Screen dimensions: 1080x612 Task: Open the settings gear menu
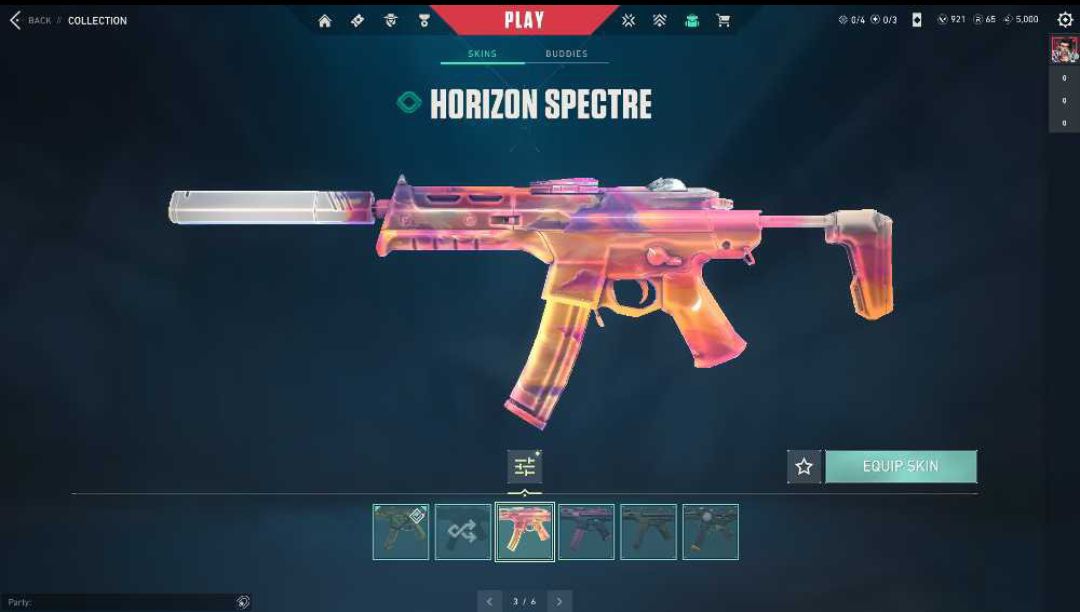[x=1065, y=20]
